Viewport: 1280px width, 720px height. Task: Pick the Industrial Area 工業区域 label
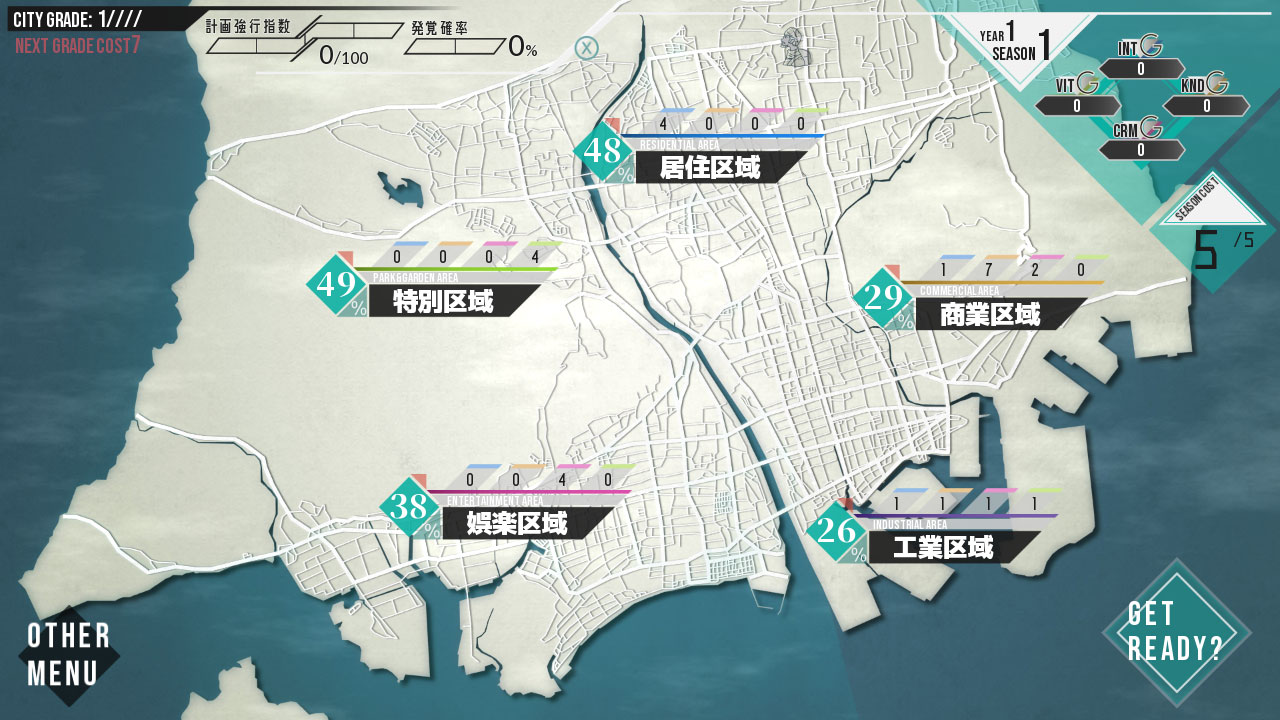tap(943, 547)
